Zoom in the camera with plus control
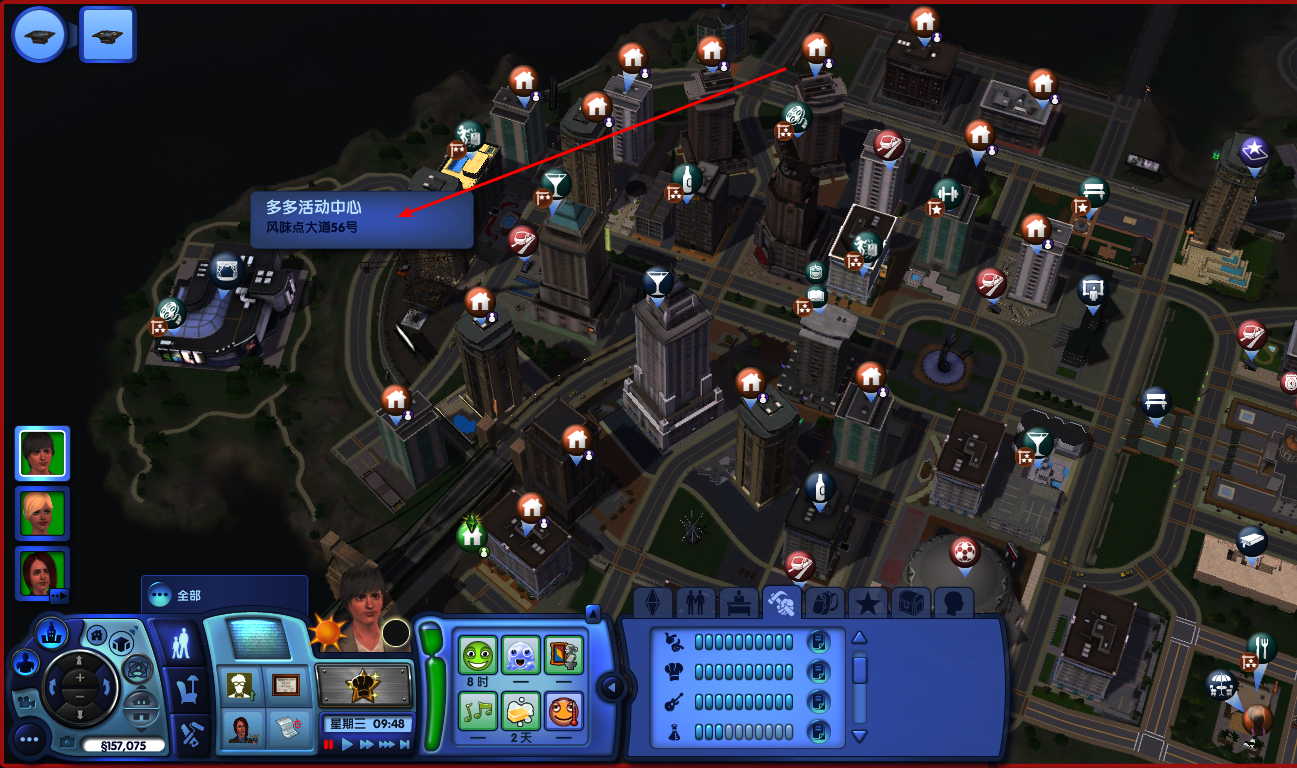This screenshot has height=768, width=1297. coord(80,677)
